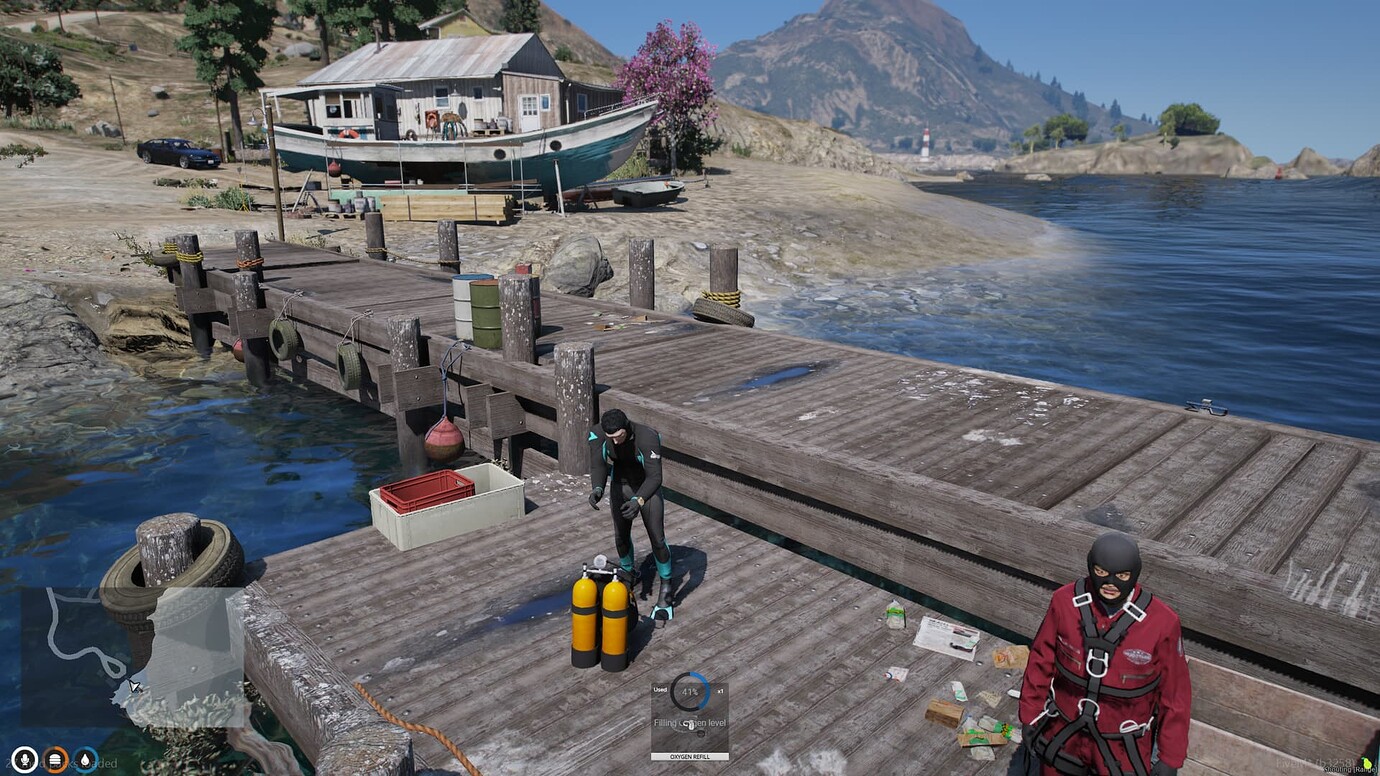Click the x1 quantity counter

pyautogui.click(x=720, y=691)
